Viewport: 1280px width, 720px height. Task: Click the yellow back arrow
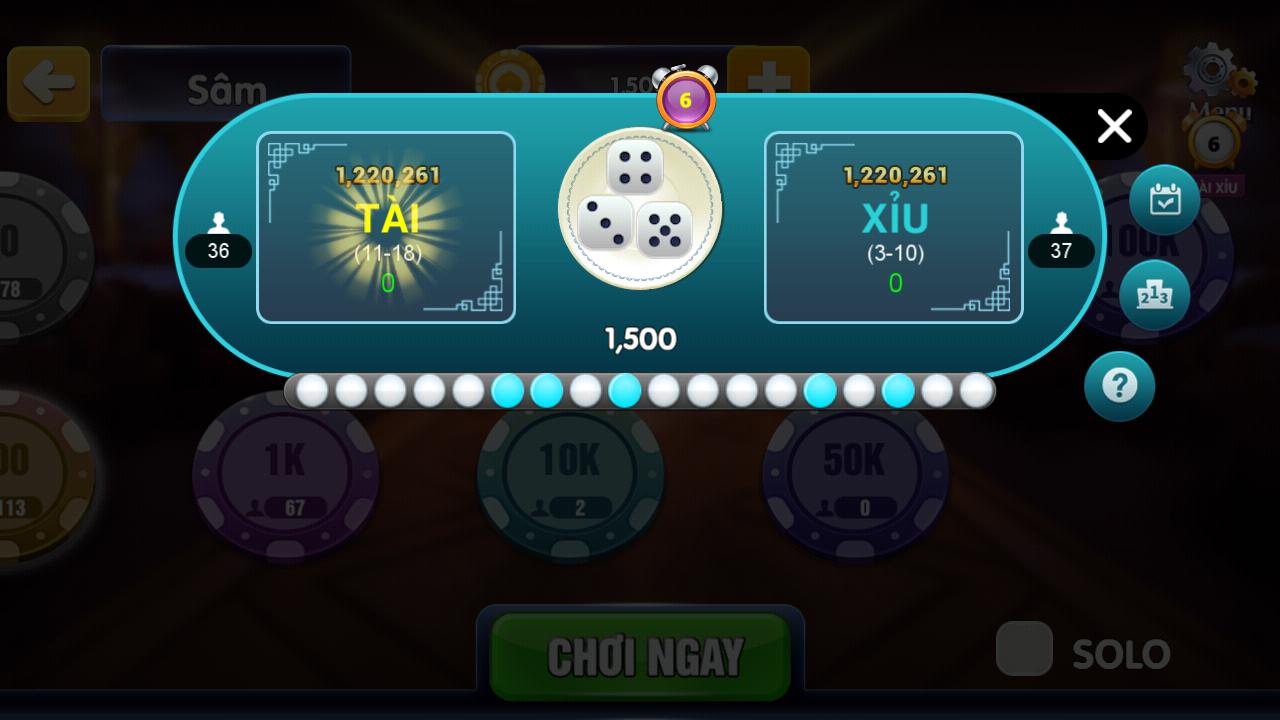click(48, 82)
